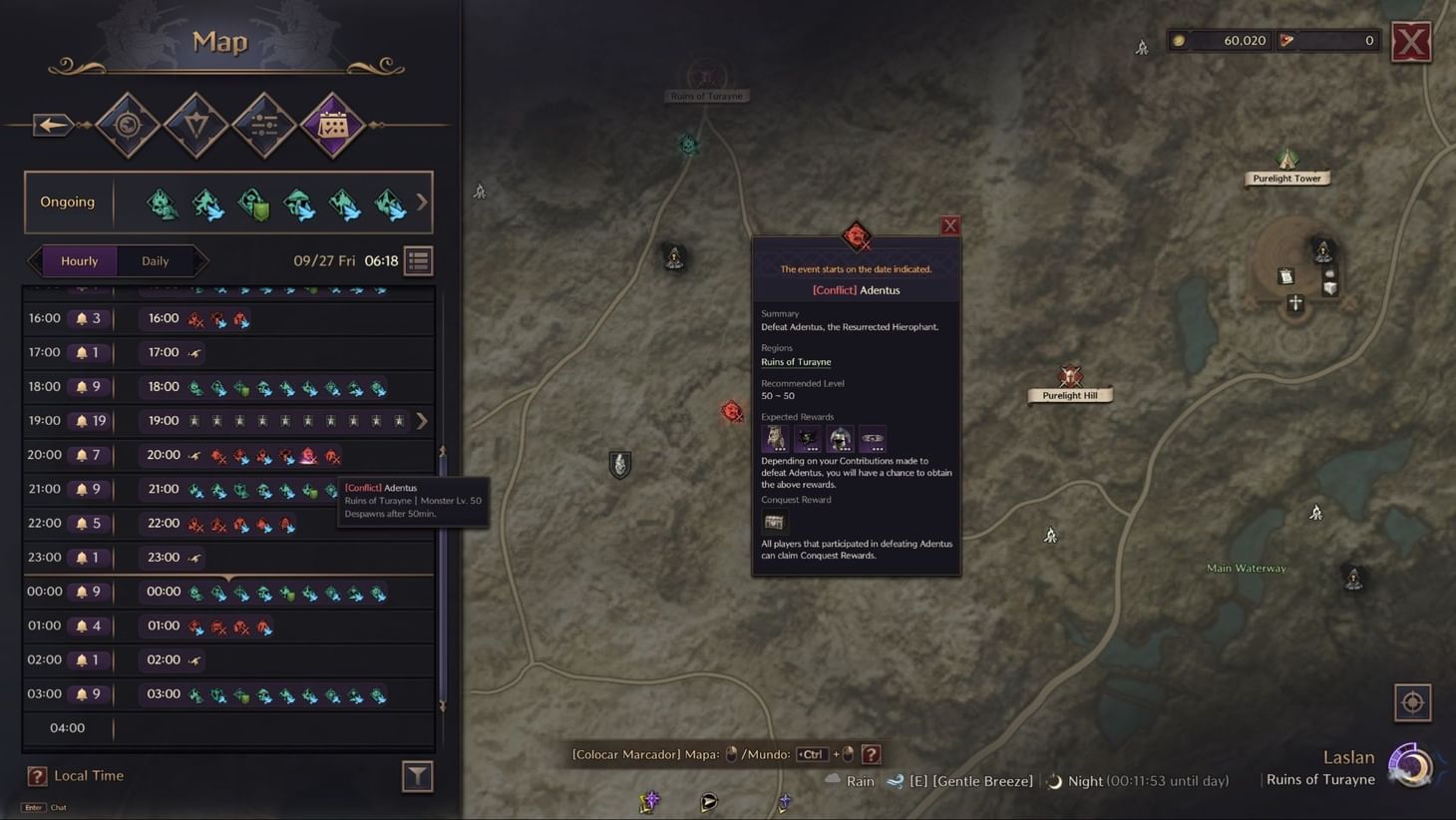Switch to the Daily tab

[155, 260]
